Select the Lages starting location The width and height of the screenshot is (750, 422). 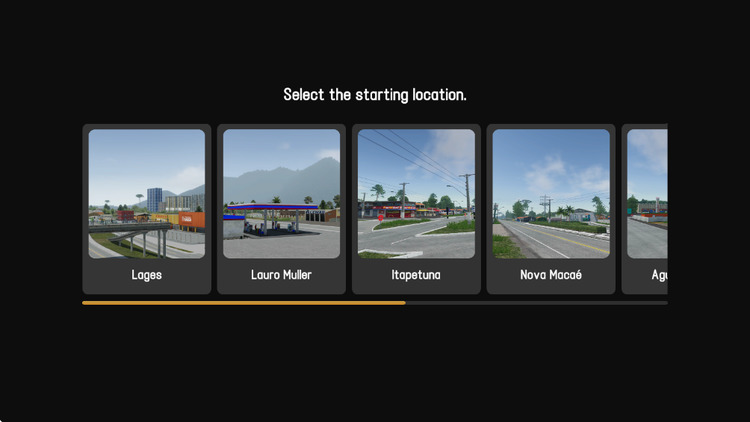[x=147, y=208]
